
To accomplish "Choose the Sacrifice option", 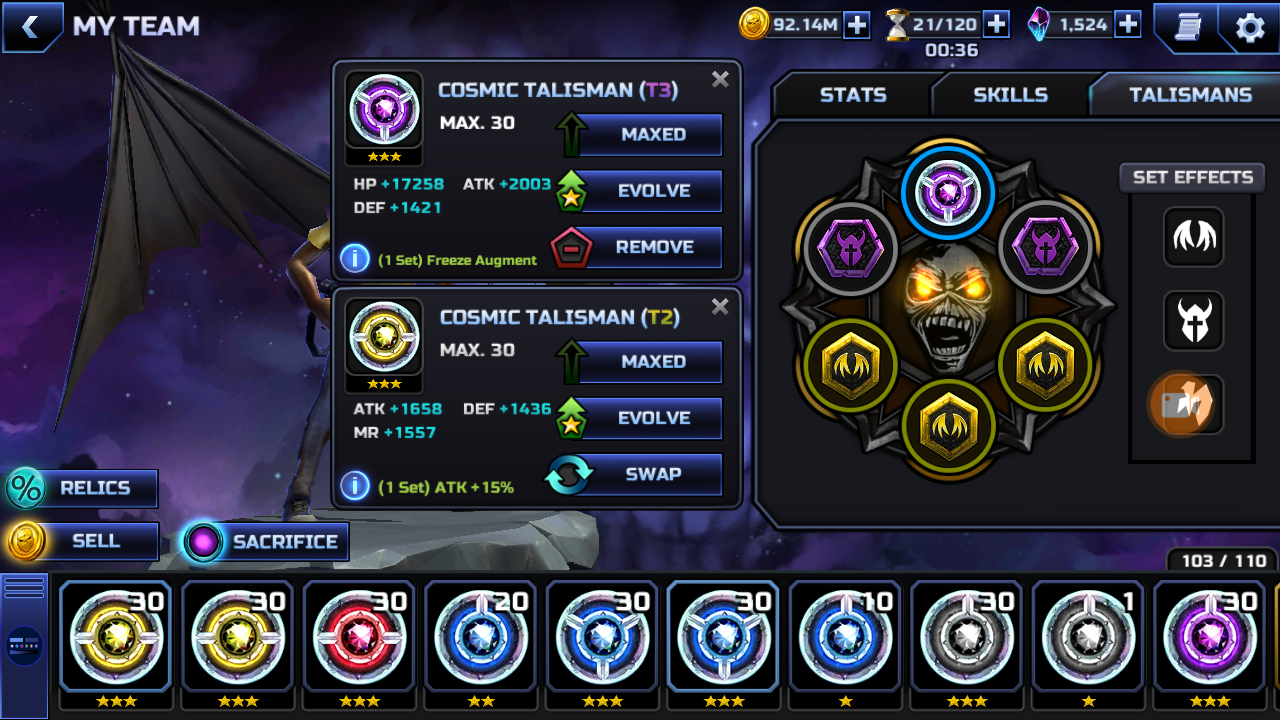I will click(266, 542).
